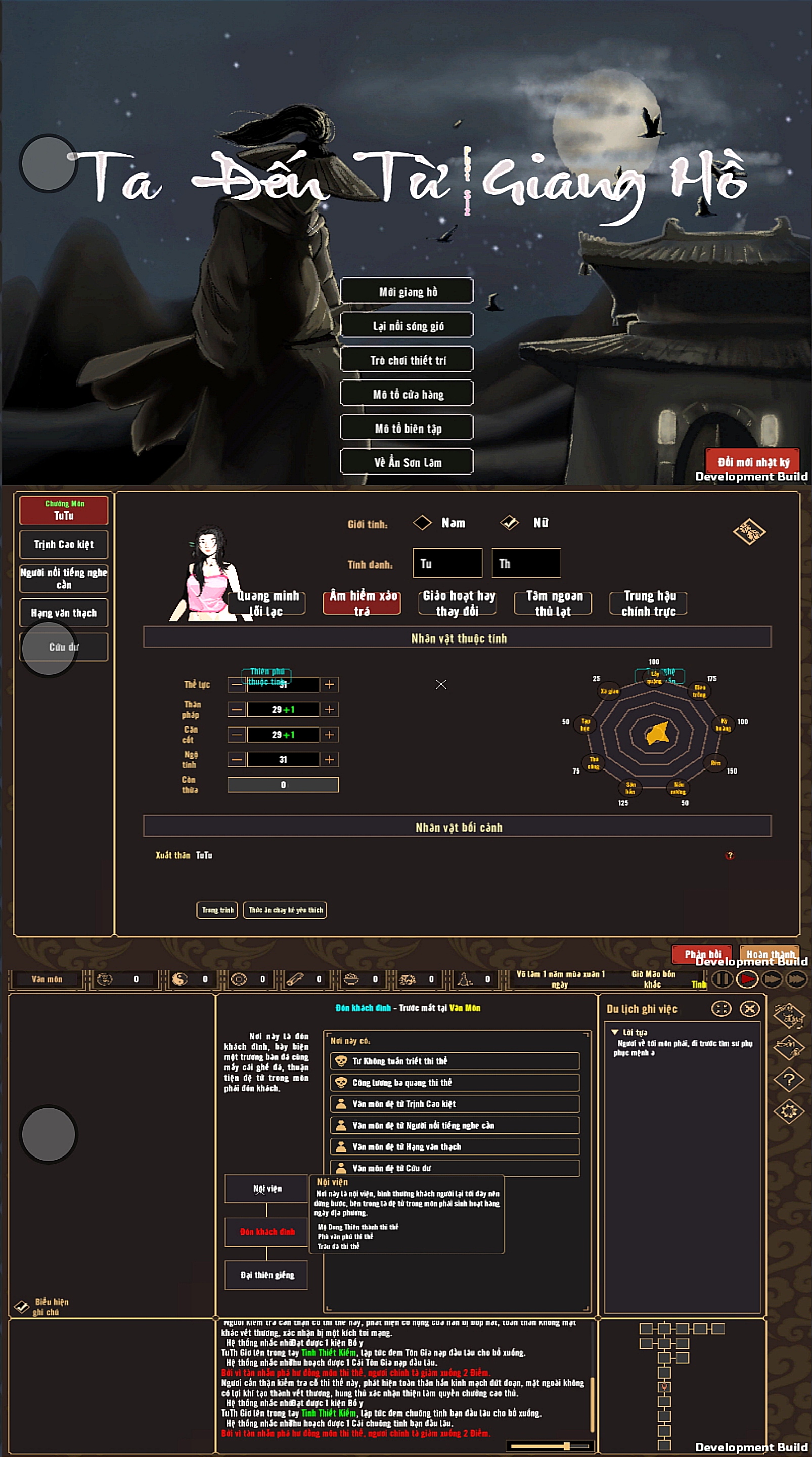Open Mô tổ cửa hàng shop
The width and height of the screenshot is (812, 1457).
pyautogui.click(x=407, y=394)
